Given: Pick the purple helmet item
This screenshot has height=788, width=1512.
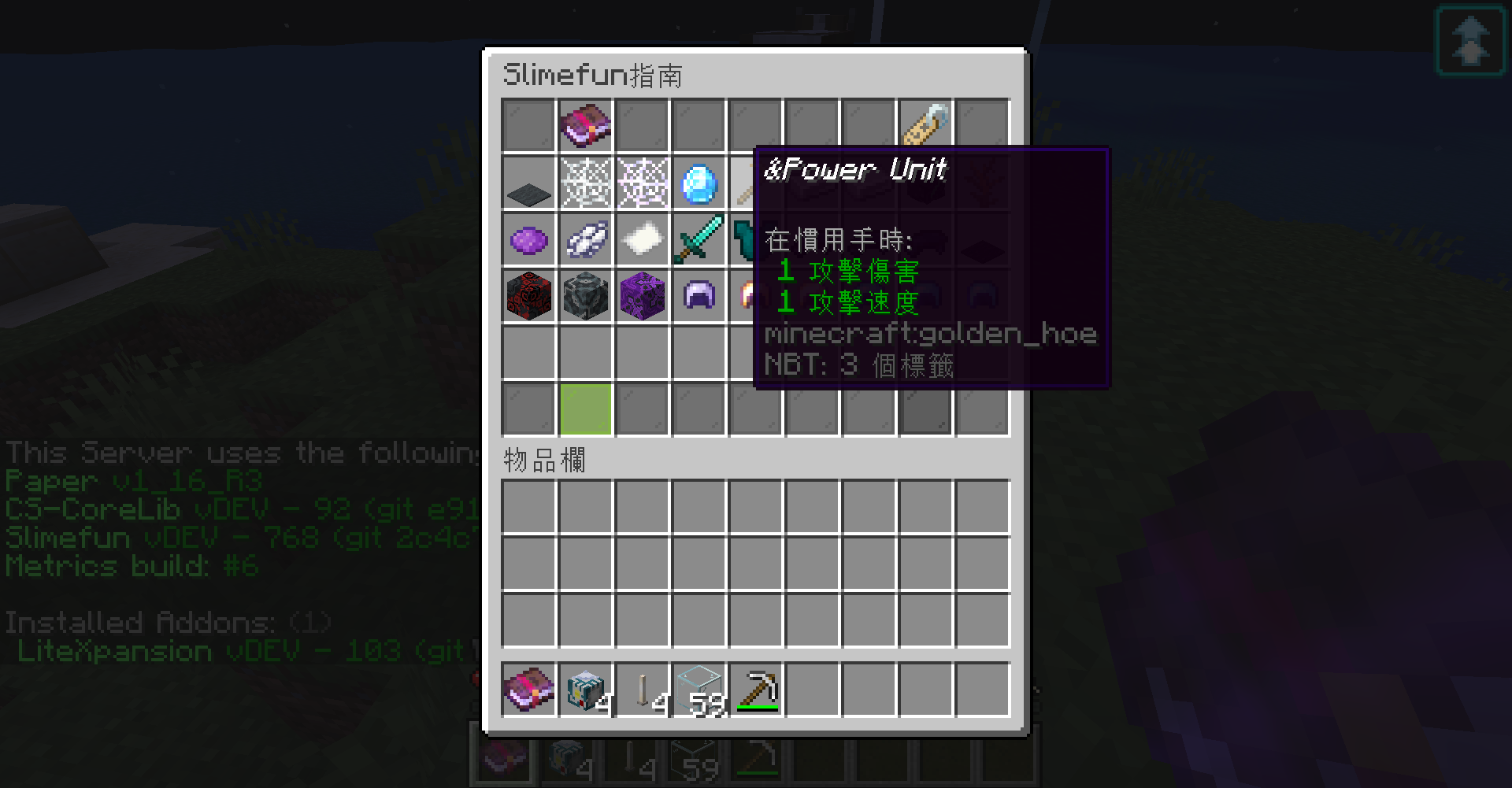Looking at the screenshot, I should pyautogui.click(x=698, y=295).
